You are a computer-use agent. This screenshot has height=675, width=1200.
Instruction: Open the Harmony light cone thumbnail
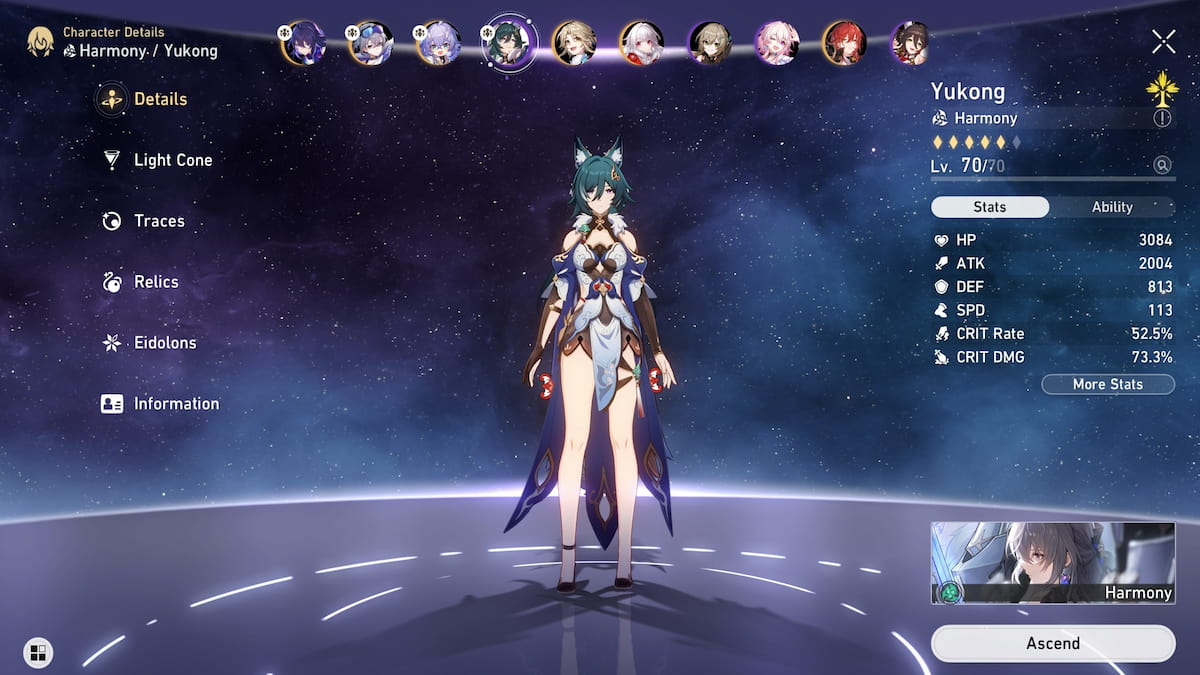(x=1052, y=563)
